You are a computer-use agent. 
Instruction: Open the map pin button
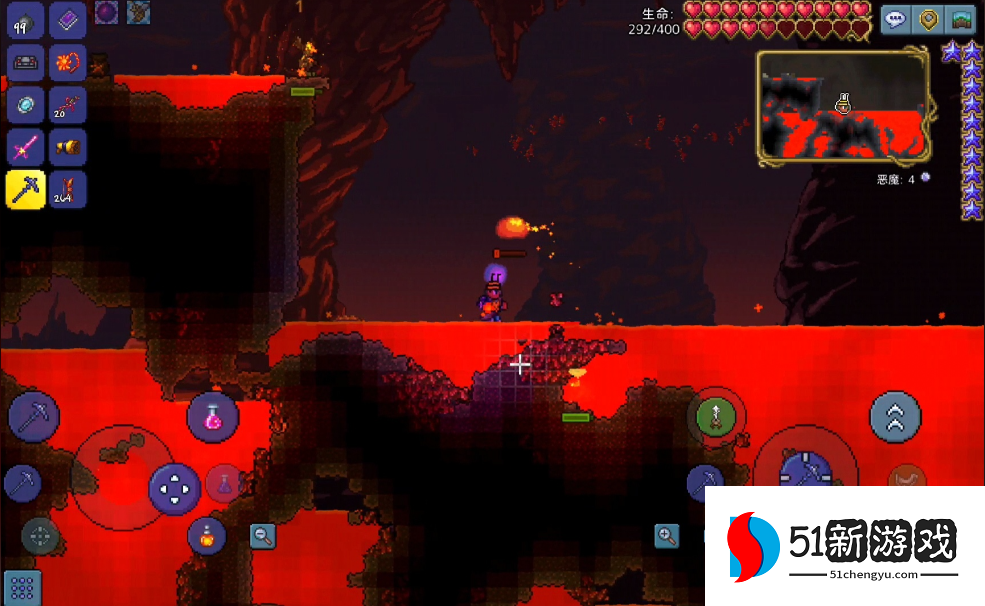click(930, 20)
